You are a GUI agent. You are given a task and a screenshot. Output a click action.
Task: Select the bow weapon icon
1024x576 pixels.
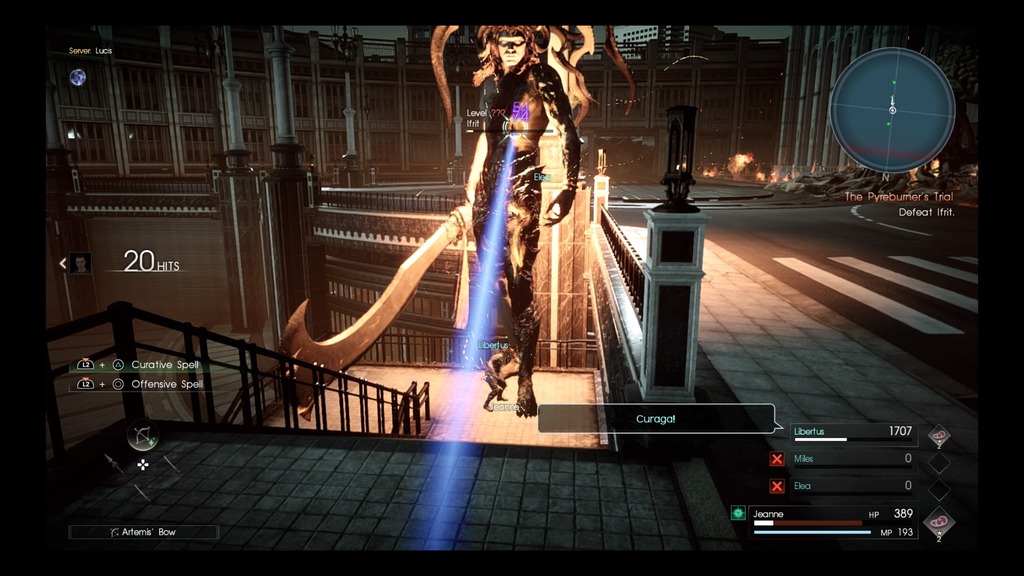[x=142, y=435]
